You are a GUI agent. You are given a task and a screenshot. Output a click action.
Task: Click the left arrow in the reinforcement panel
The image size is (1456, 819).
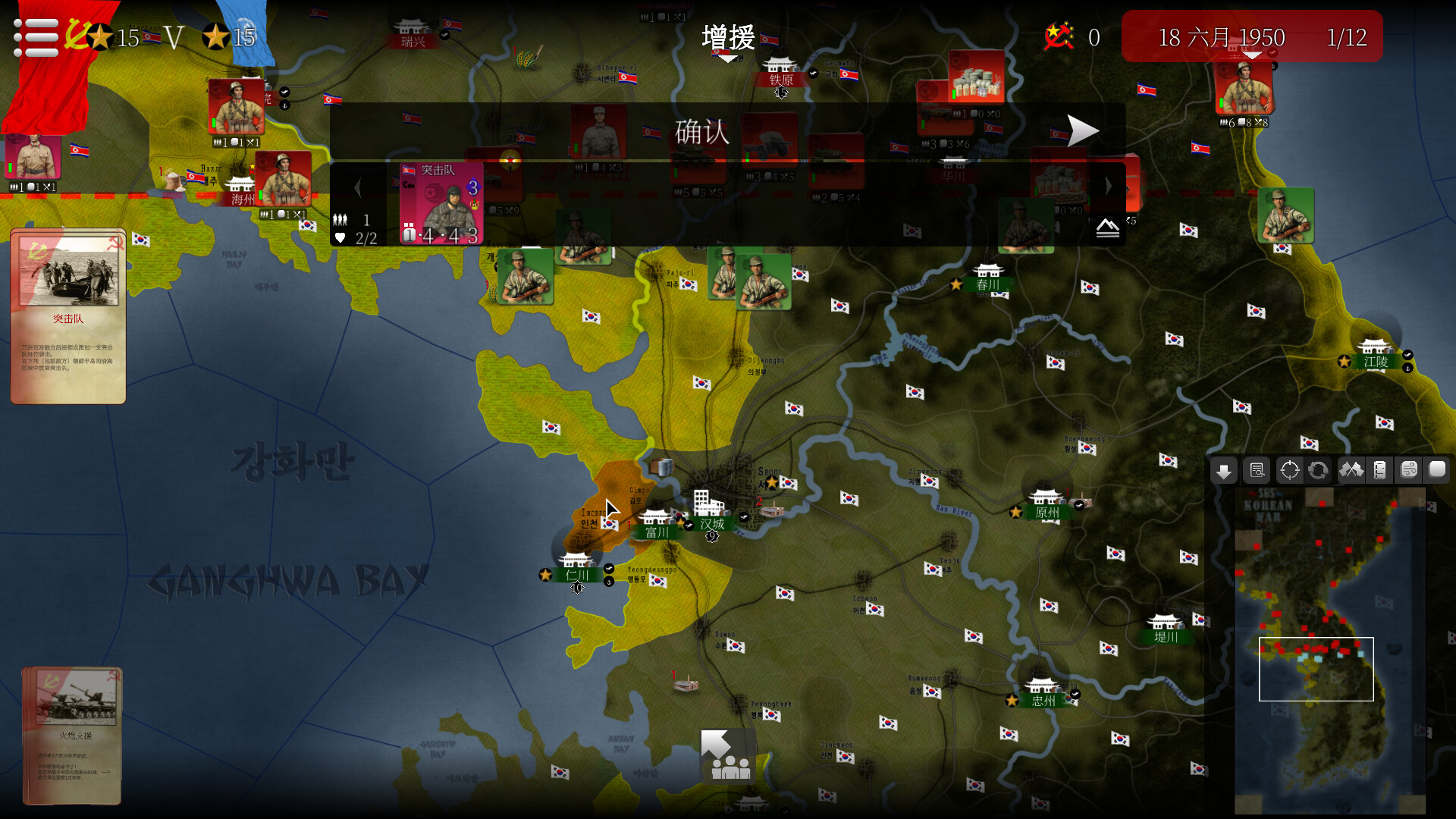point(358,187)
